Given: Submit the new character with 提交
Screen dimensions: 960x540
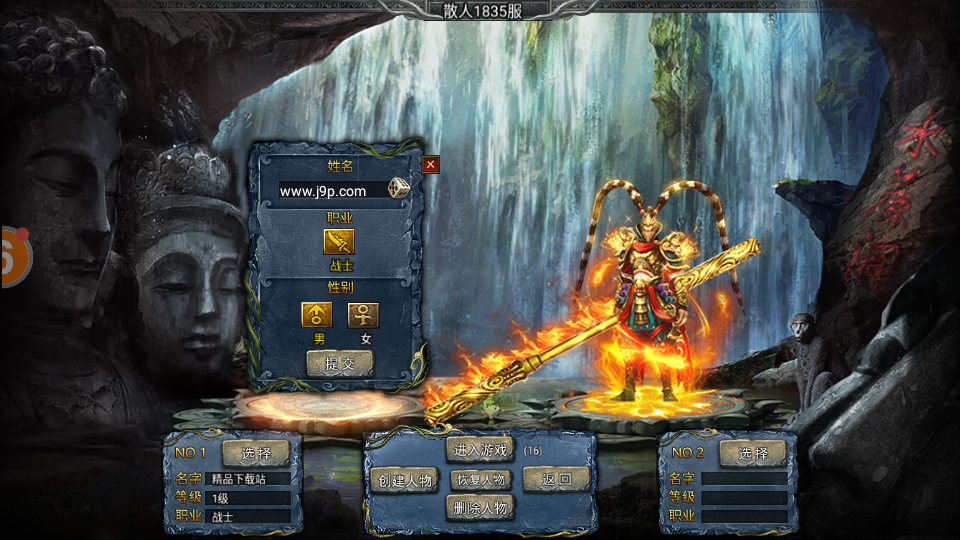Looking at the screenshot, I should [x=339, y=364].
